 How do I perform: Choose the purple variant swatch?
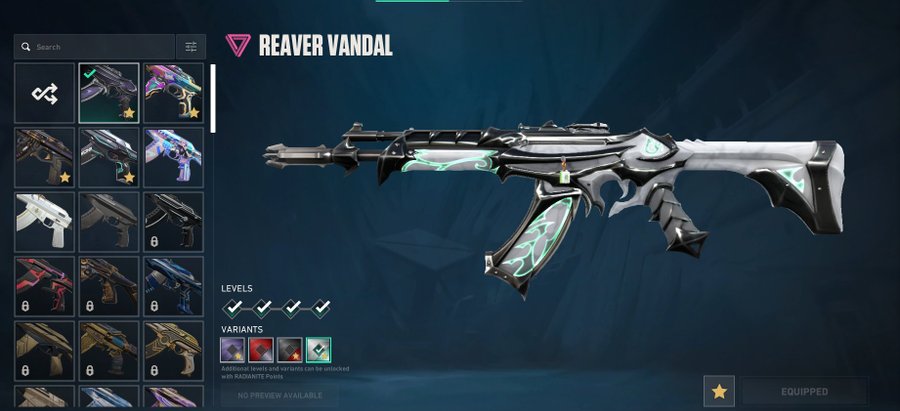(x=232, y=349)
